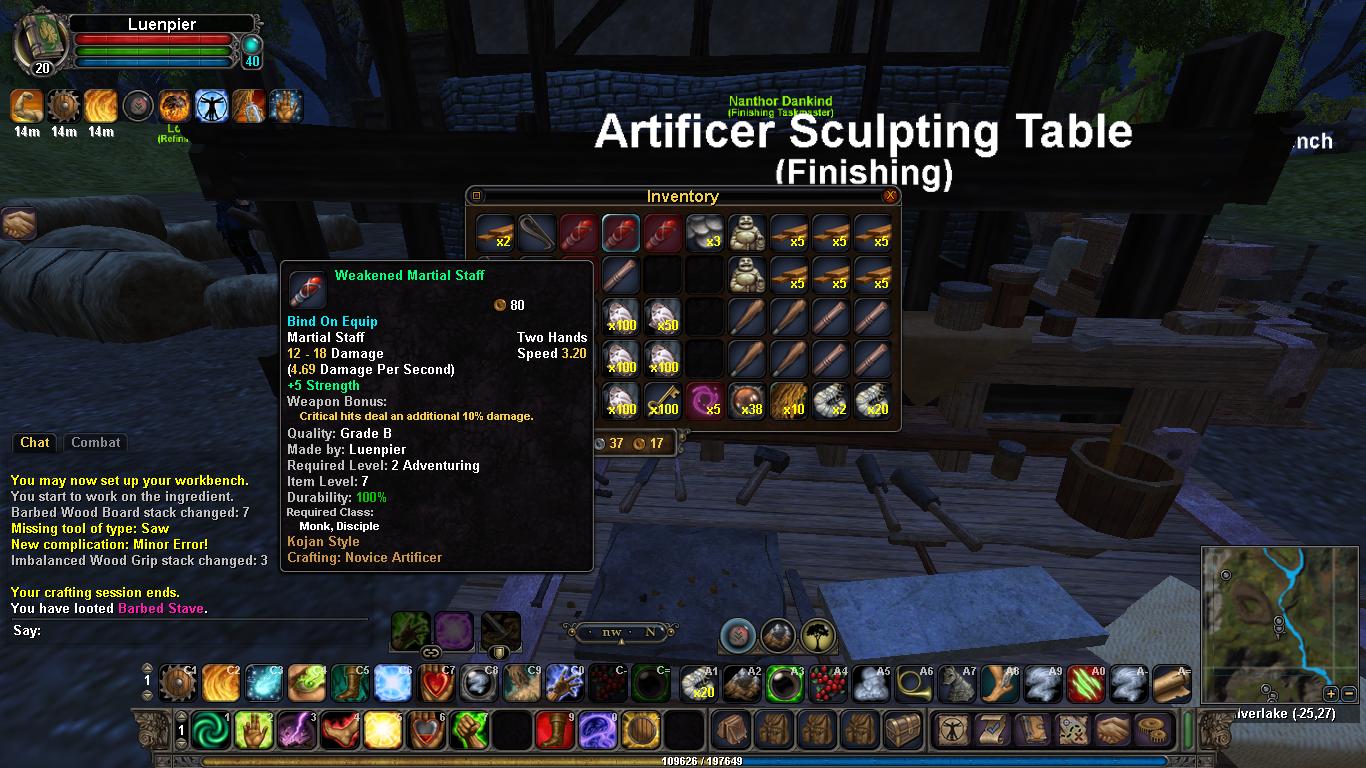The image size is (1366, 768).
Task: Click the key item stack in inventory
Action: [x=662, y=401]
